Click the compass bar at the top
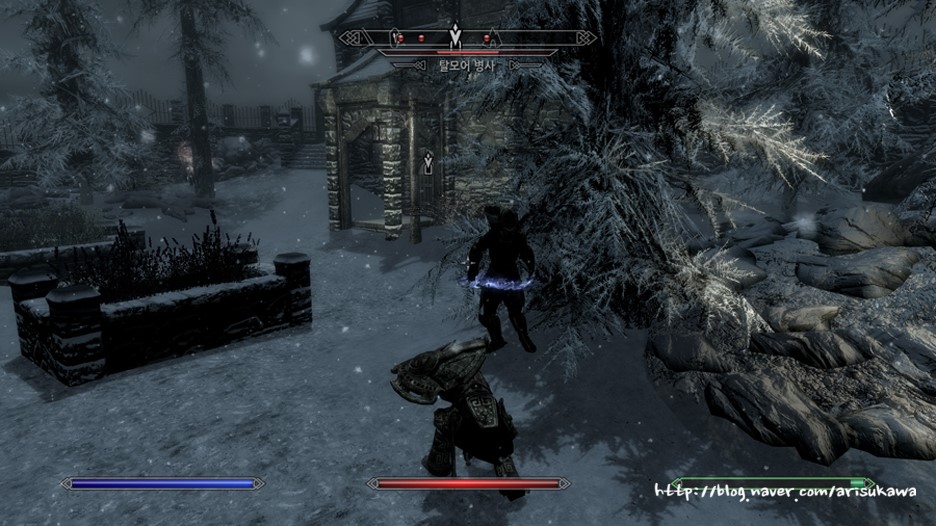Viewport: 936px width, 526px height. 461,38
